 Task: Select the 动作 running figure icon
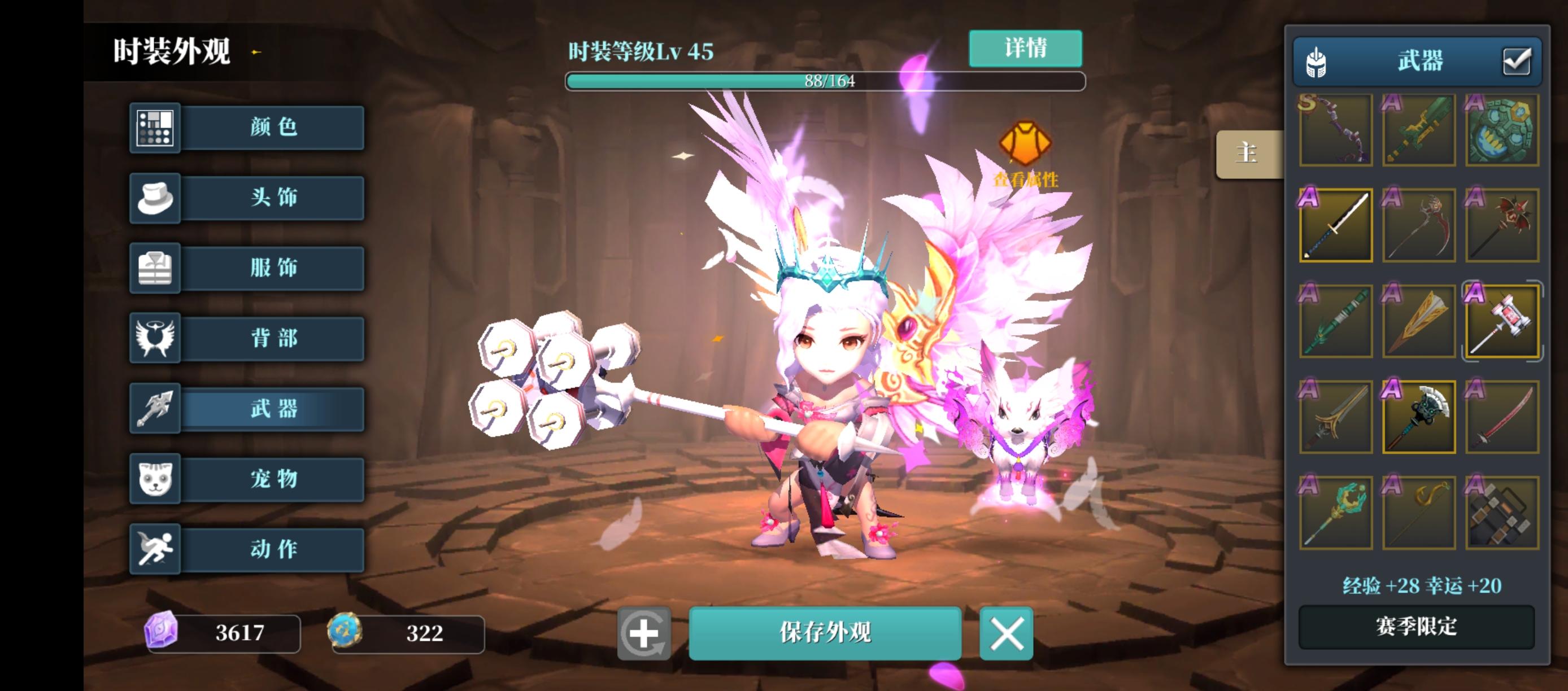[155, 549]
